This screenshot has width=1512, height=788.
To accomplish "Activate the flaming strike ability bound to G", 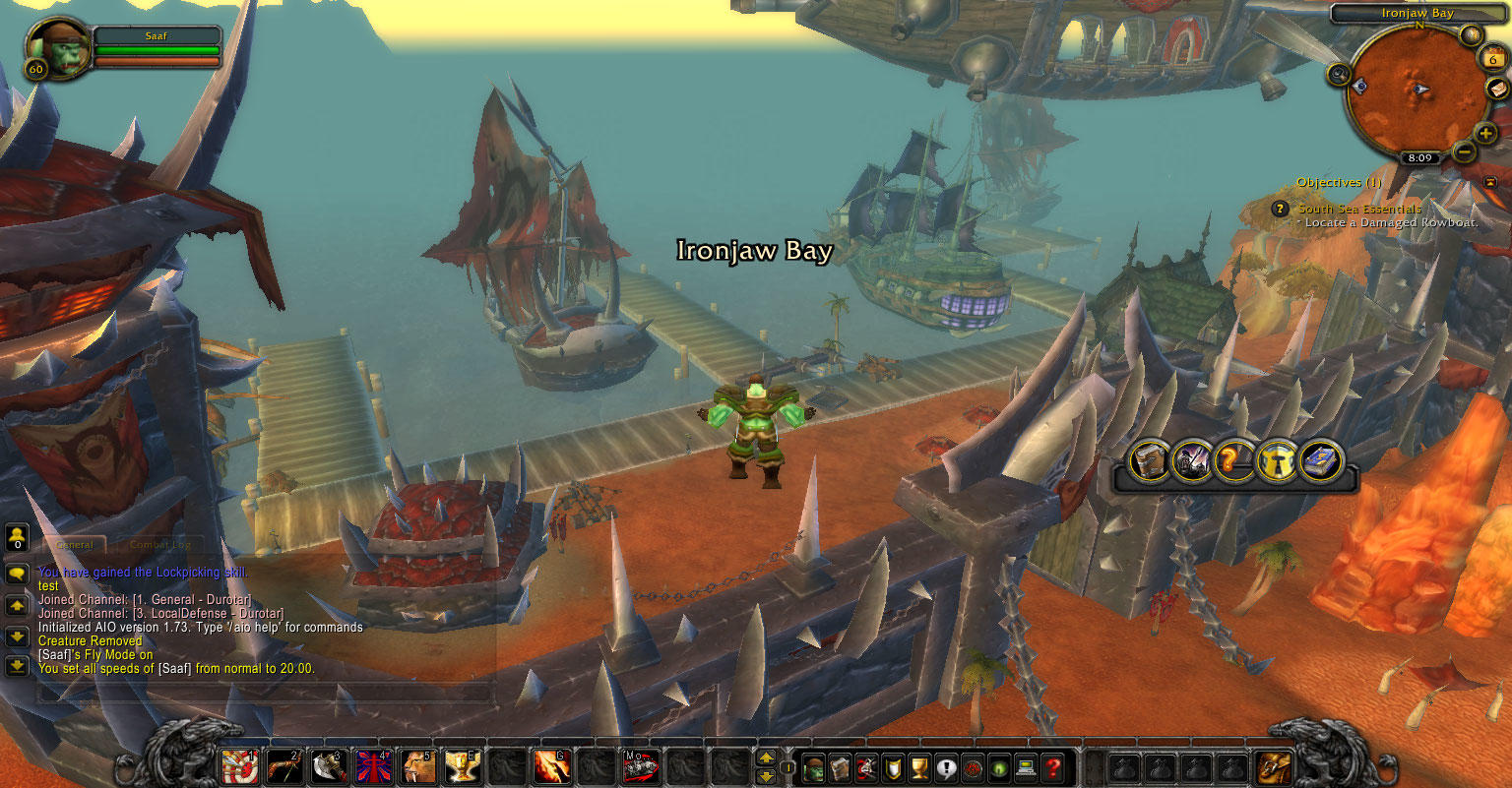I will tap(551, 766).
